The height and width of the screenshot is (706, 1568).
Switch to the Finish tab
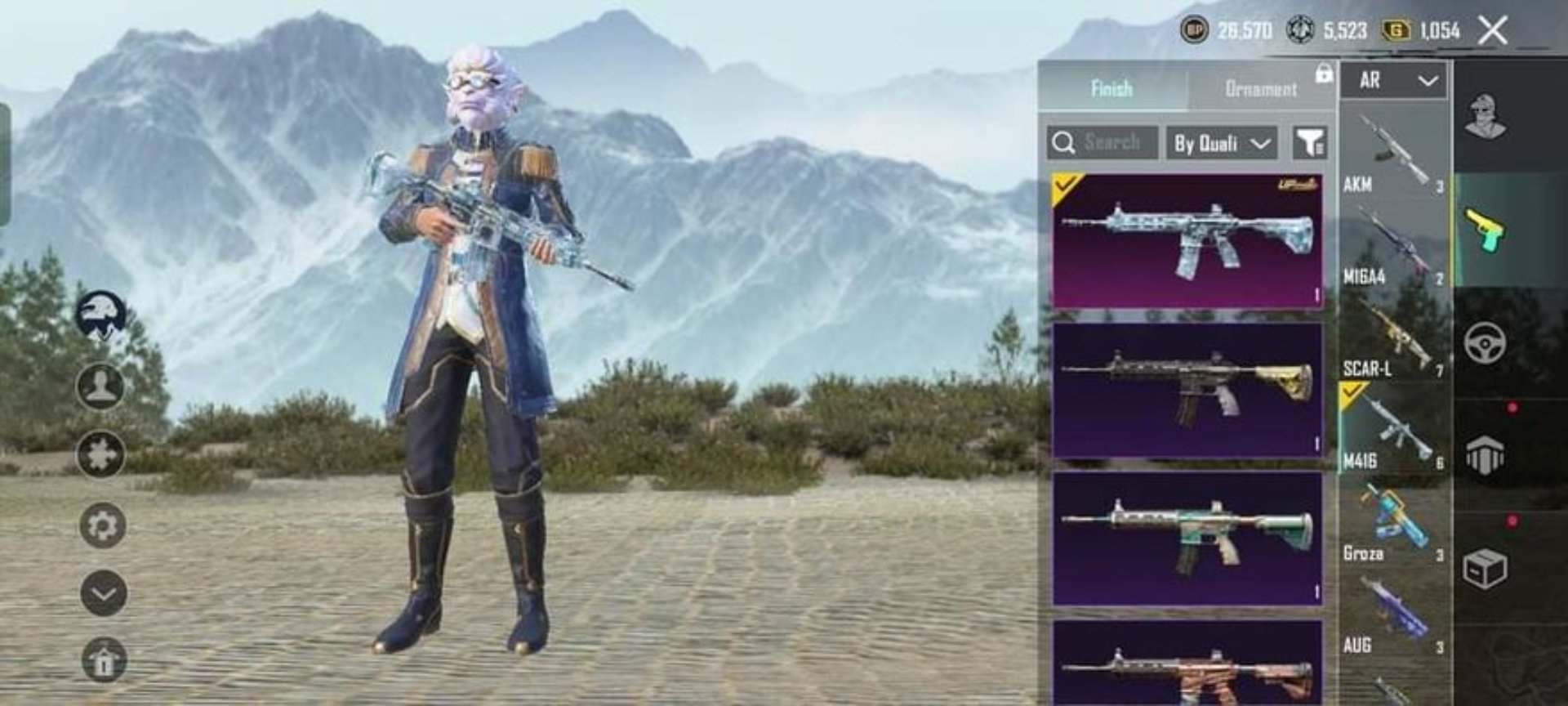(1111, 87)
